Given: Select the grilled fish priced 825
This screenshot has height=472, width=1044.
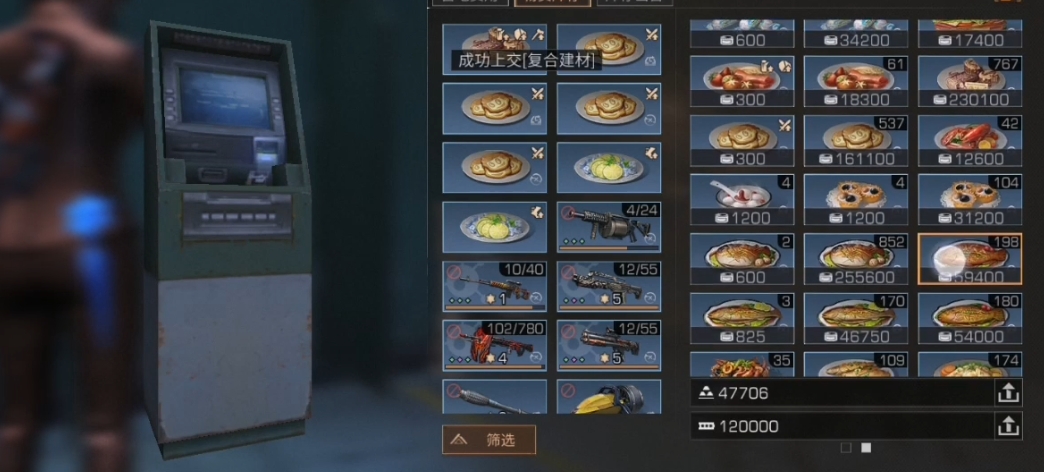Looking at the screenshot, I should click(742, 318).
